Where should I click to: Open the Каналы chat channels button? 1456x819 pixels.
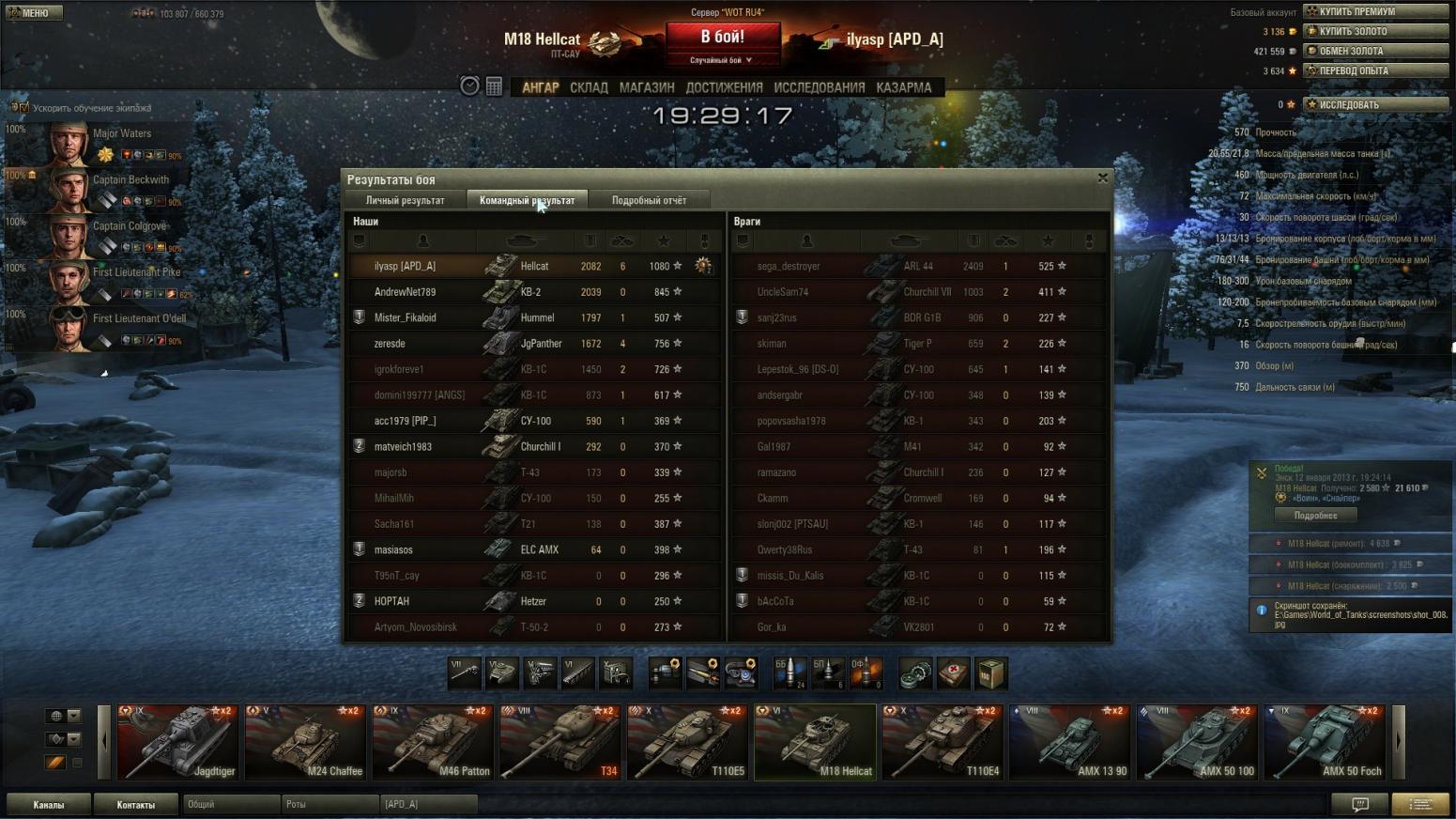tap(49, 804)
